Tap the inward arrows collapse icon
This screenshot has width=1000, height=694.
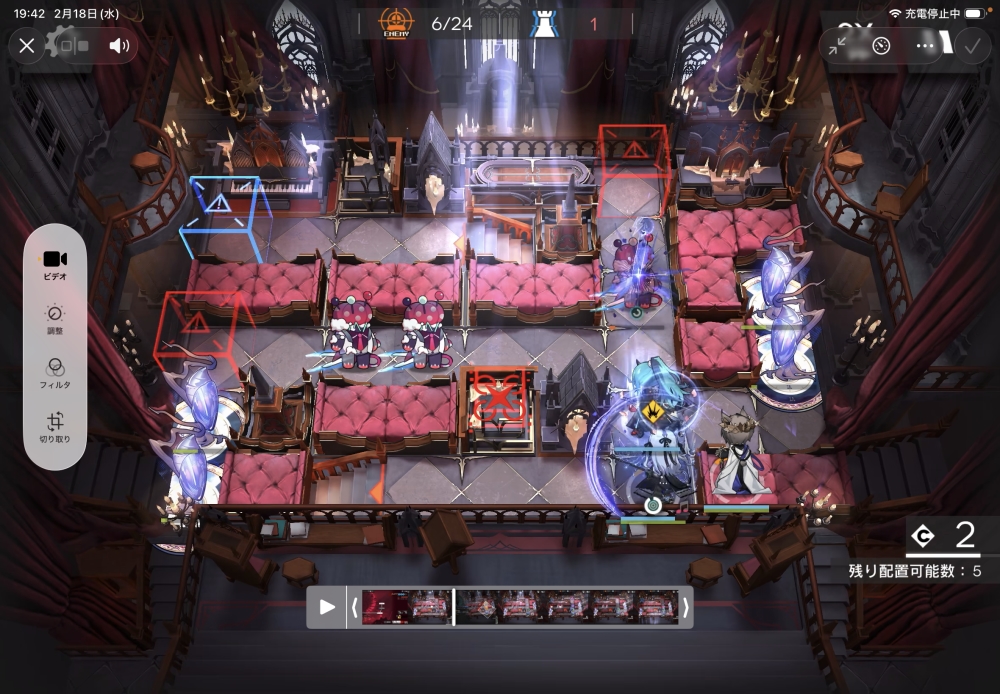click(838, 45)
